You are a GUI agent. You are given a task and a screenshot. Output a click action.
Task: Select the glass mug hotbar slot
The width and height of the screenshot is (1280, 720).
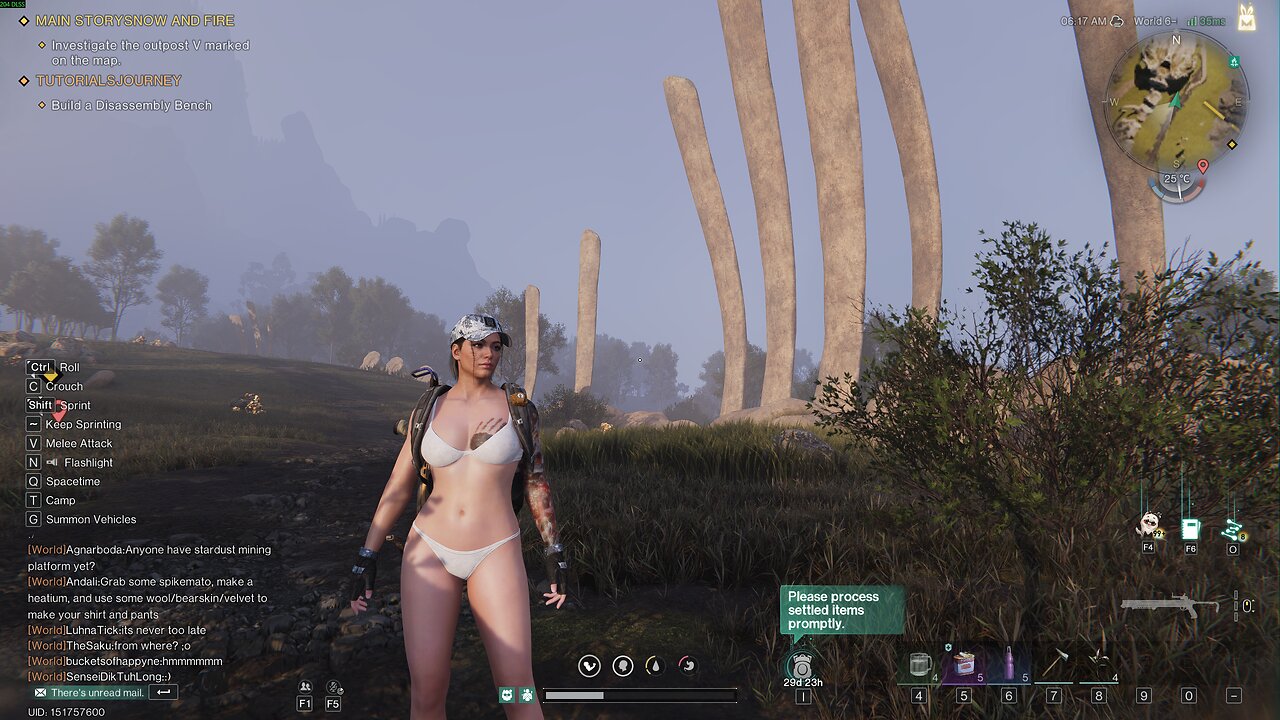(x=919, y=664)
